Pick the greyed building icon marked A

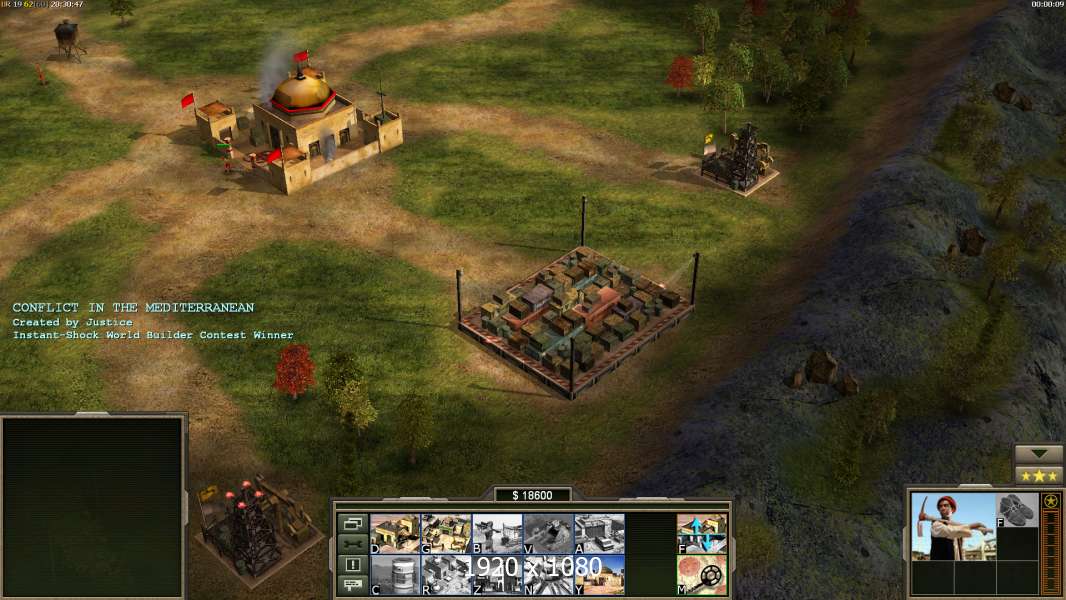coord(599,533)
